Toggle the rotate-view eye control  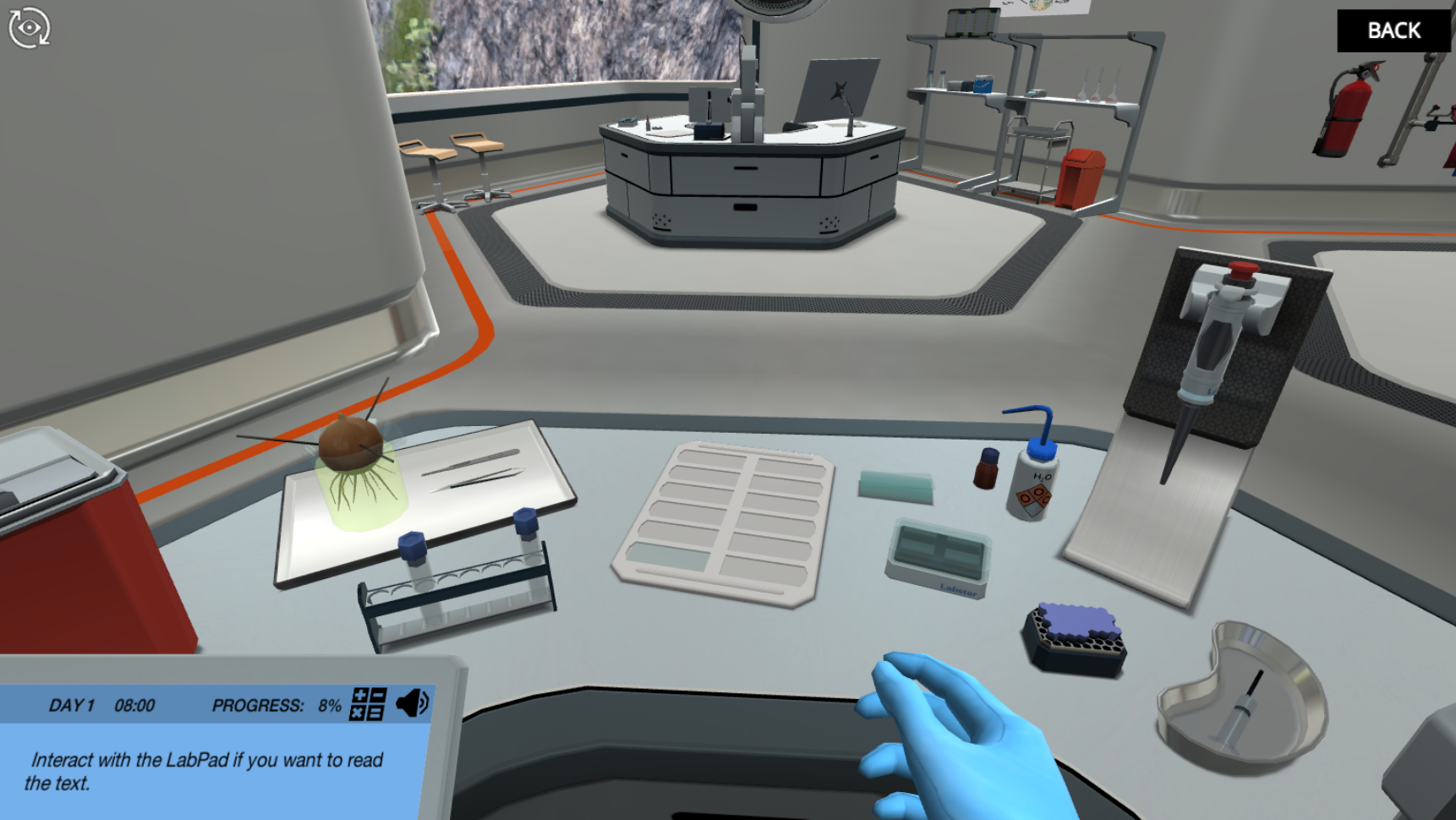point(28,28)
